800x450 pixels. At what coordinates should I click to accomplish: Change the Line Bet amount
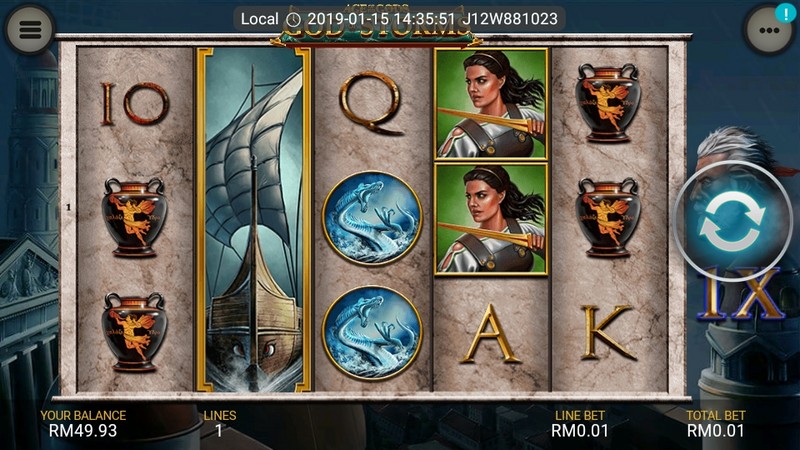point(578,423)
